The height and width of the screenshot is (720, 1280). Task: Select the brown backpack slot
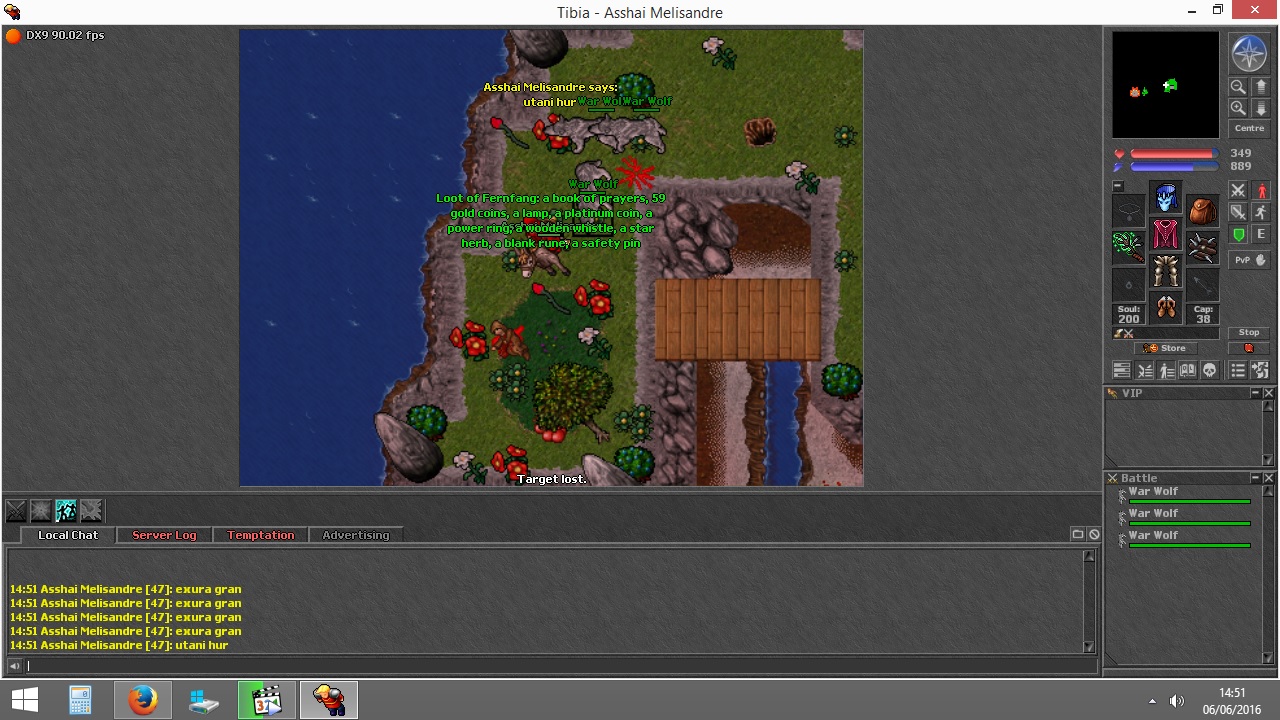(x=1203, y=211)
